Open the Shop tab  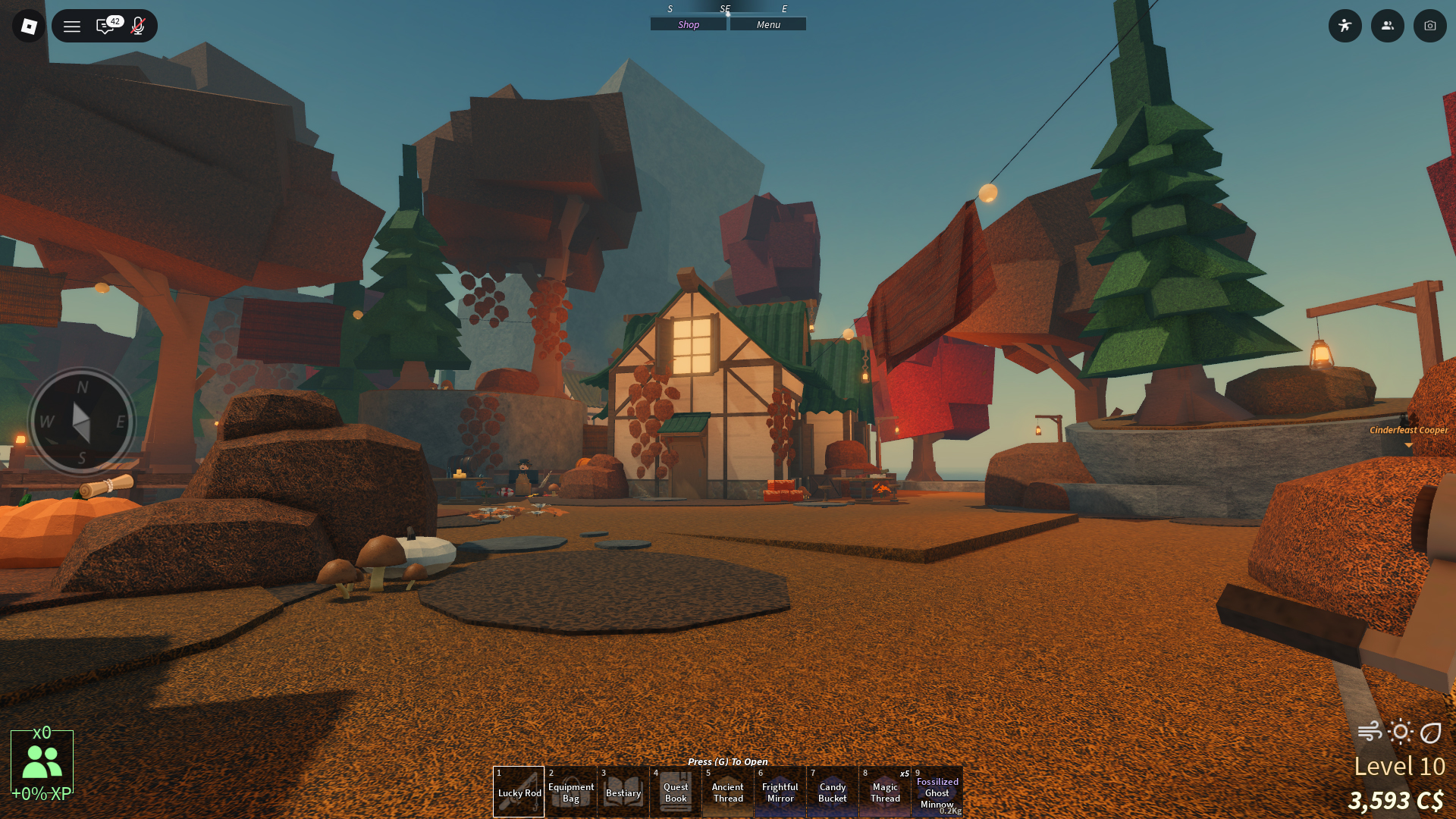[687, 24]
